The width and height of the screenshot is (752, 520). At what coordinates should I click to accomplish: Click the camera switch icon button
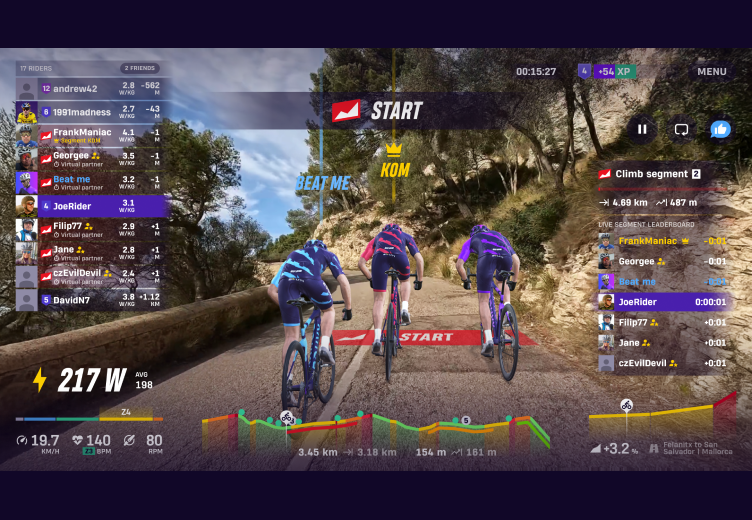tap(681, 129)
